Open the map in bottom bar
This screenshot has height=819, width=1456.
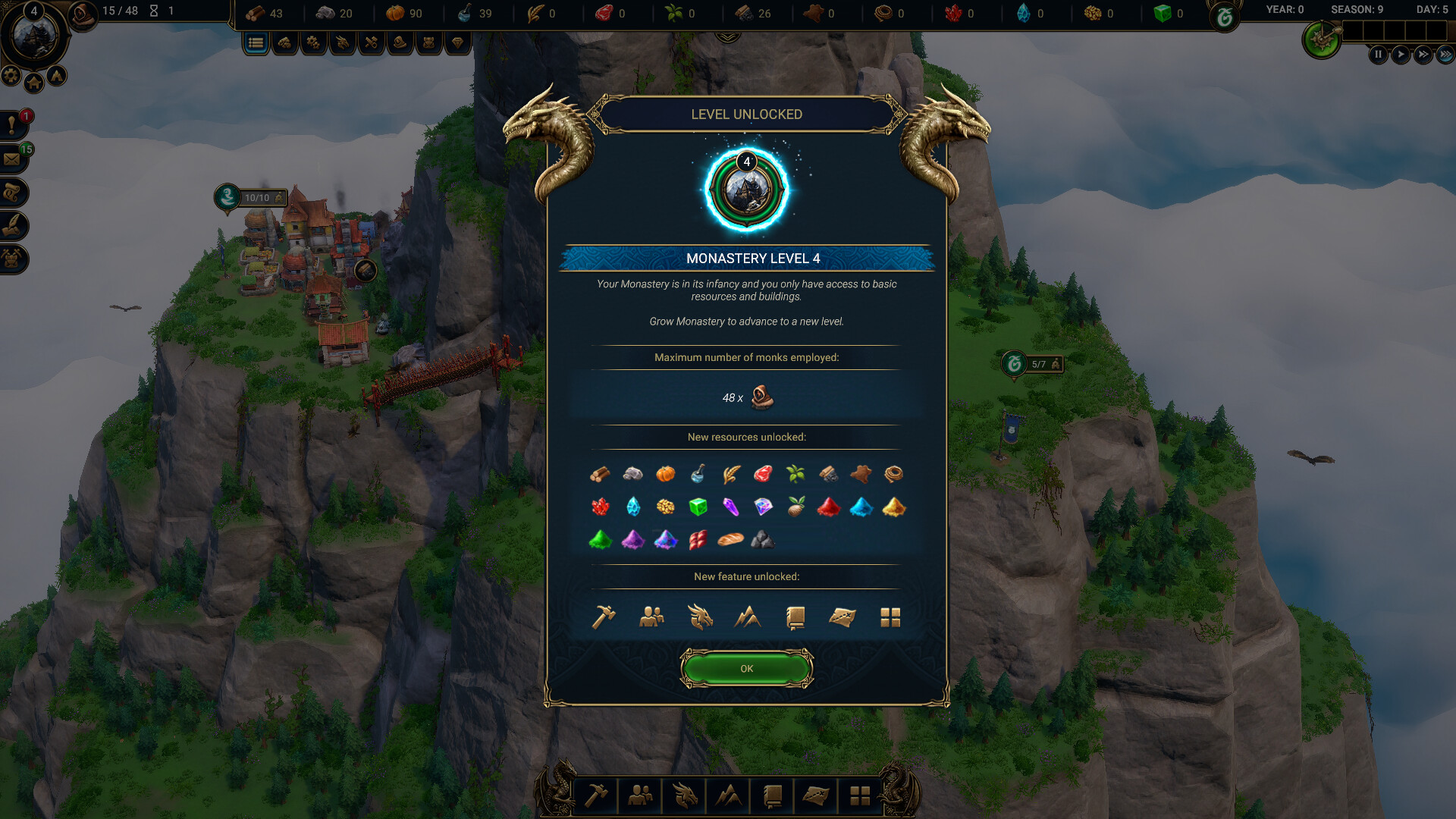[x=816, y=795]
